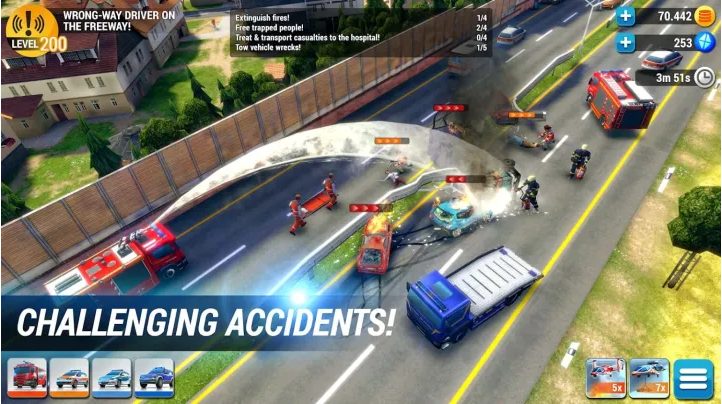The height and width of the screenshot is (404, 722).
Task: Buy more blue gems with plus button
Action: 626,42
